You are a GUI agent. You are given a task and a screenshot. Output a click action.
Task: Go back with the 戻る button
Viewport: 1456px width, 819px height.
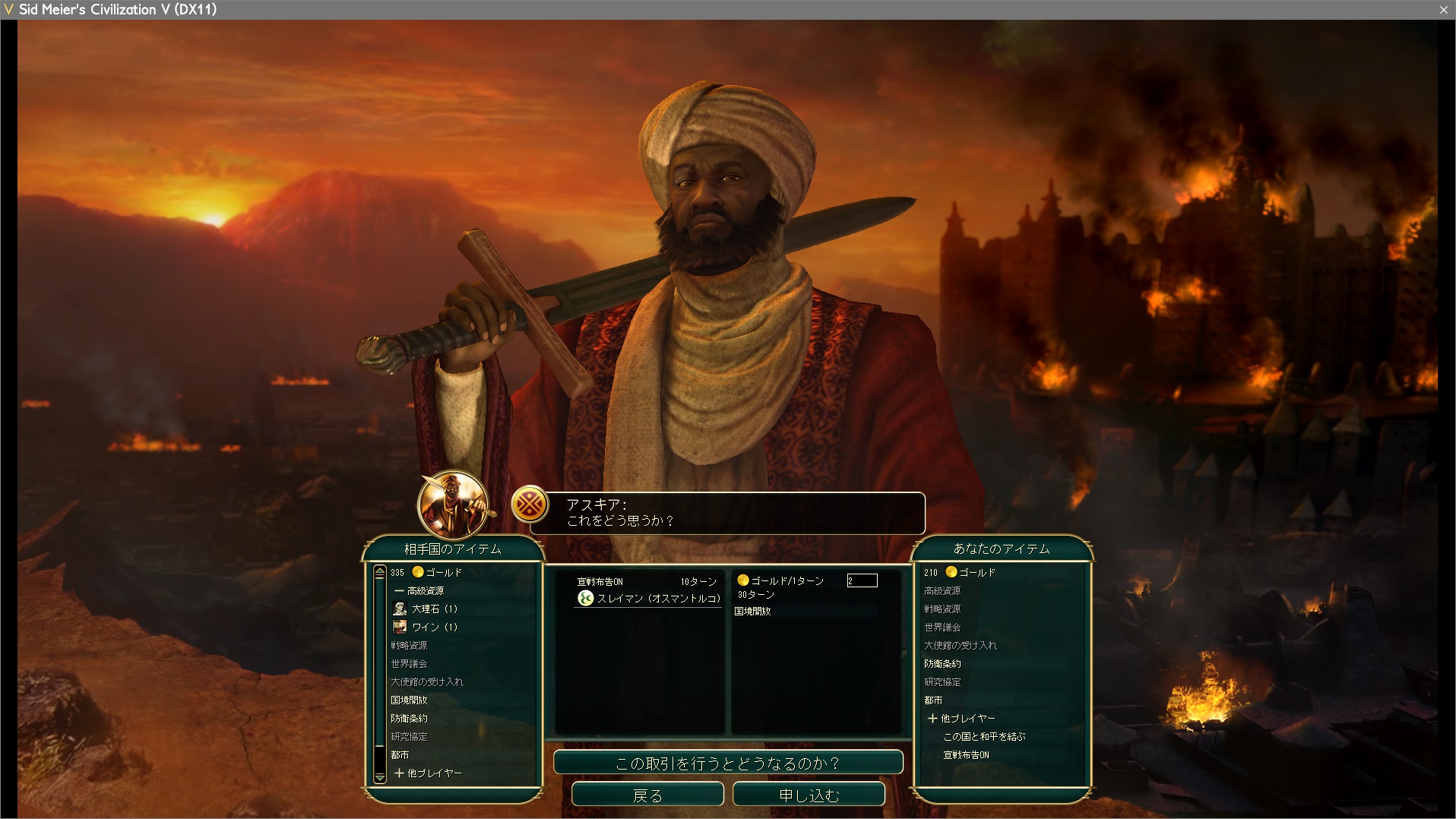[647, 795]
